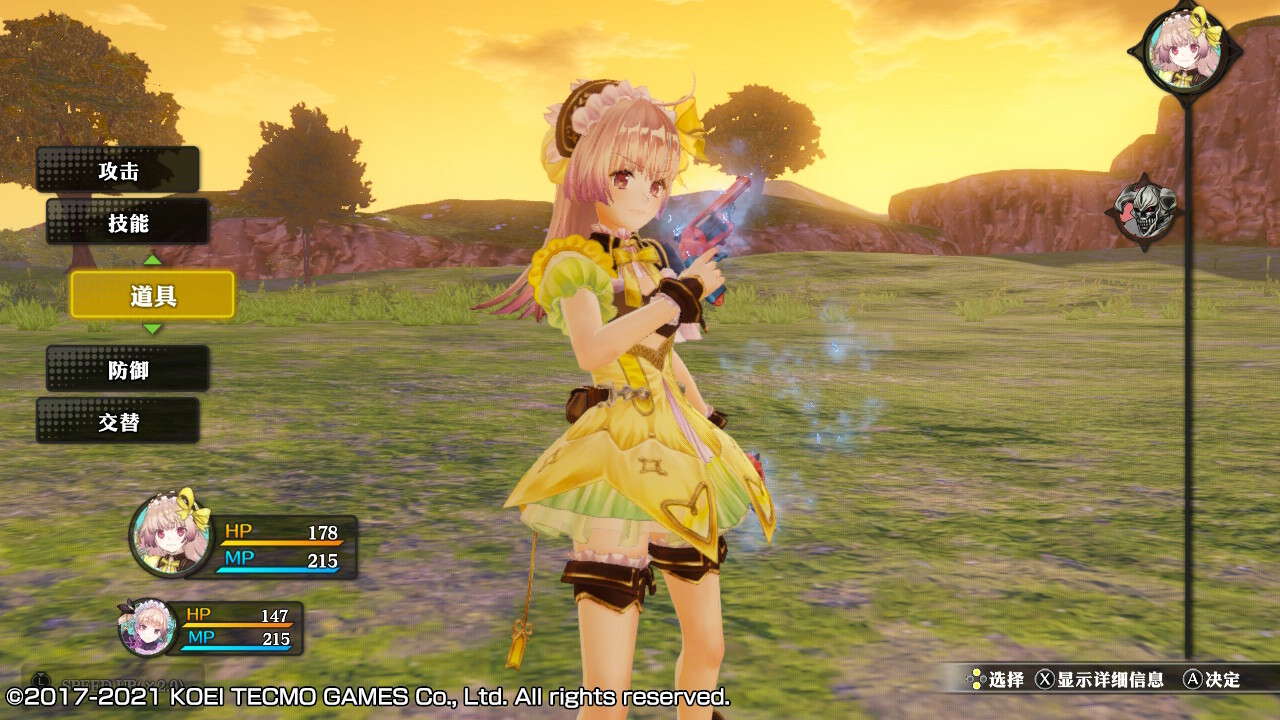
Task: Click the down arrow below 道具
Action: (152, 329)
